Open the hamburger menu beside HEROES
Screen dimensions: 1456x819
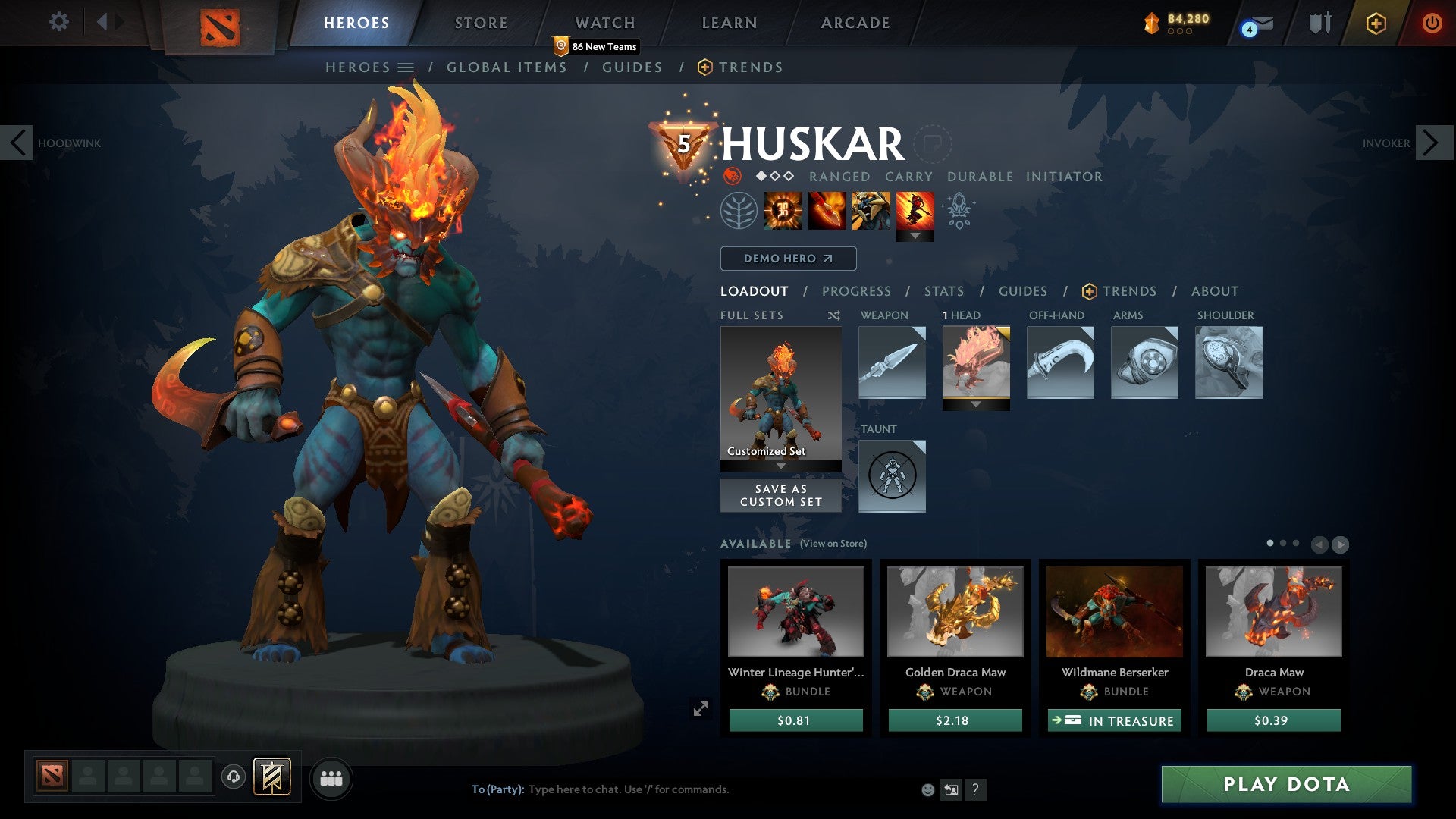pyautogui.click(x=407, y=67)
